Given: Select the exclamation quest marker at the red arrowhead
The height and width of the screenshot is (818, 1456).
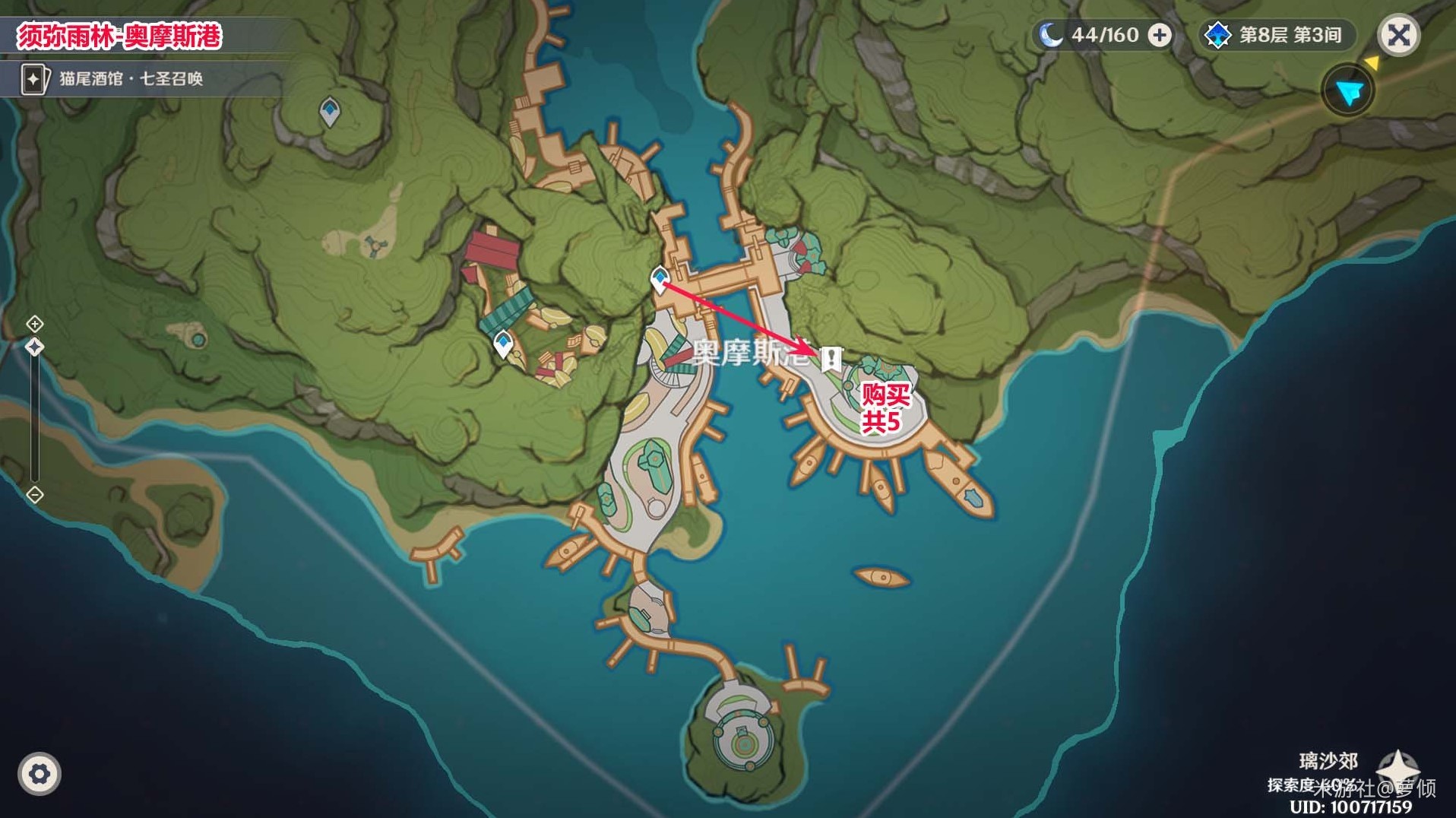Looking at the screenshot, I should pos(832,357).
